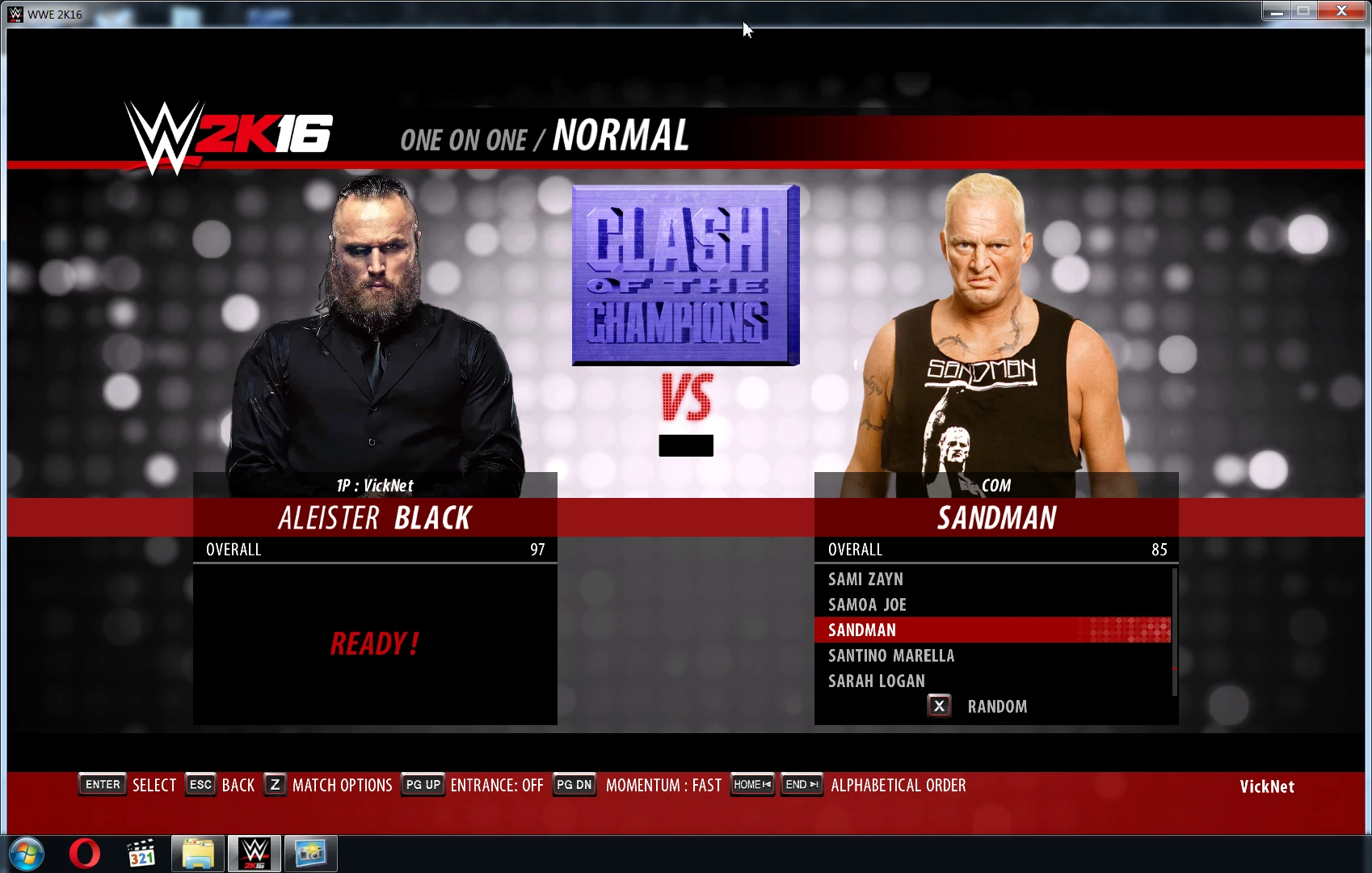Launch the media player from the taskbar
1372x873 pixels.
click(141, 853)
